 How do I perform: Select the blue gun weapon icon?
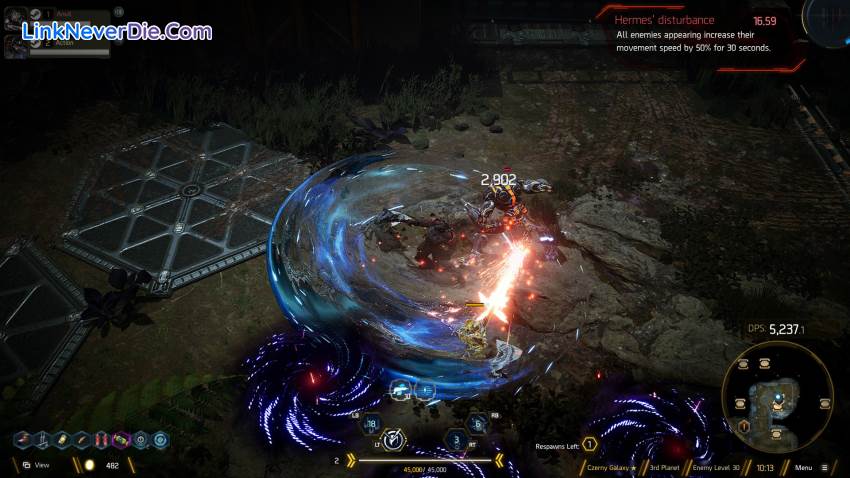402,390
